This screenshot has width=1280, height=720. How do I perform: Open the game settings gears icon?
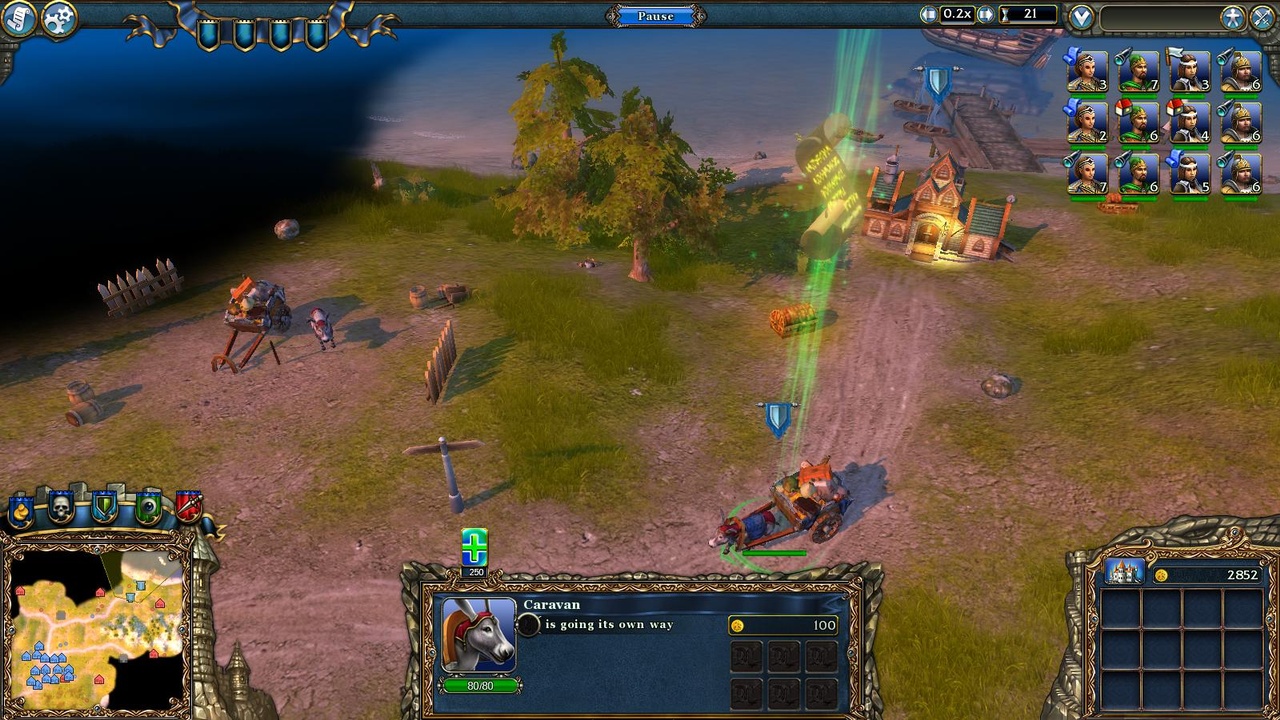(57, 18)
